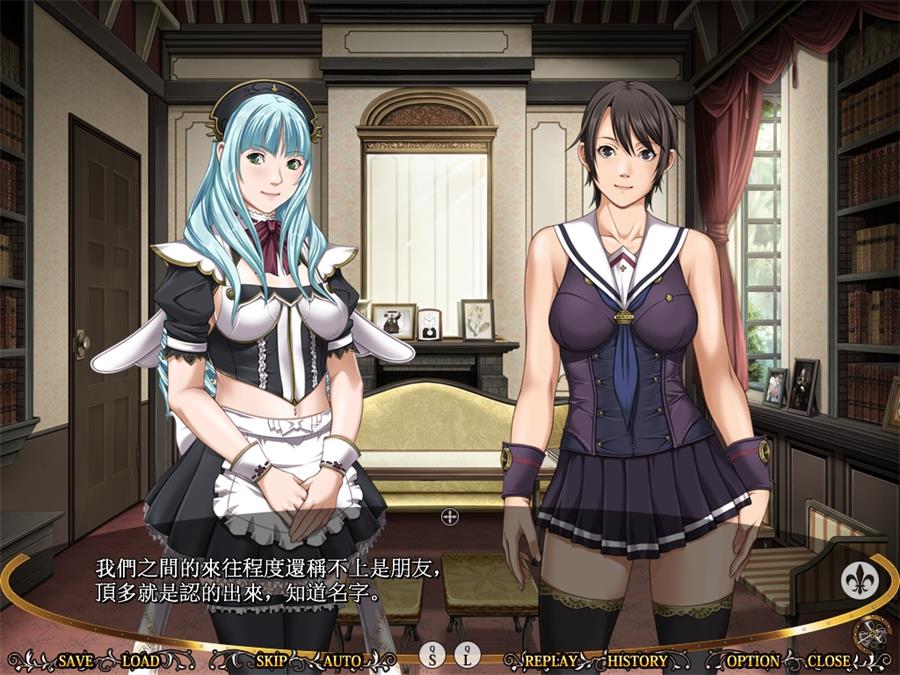The height and width of the screenshot is (675, 900).
Task: Click the fleur-de-lis emblem button
Action: pyautogui.click(x=858, y=579)
